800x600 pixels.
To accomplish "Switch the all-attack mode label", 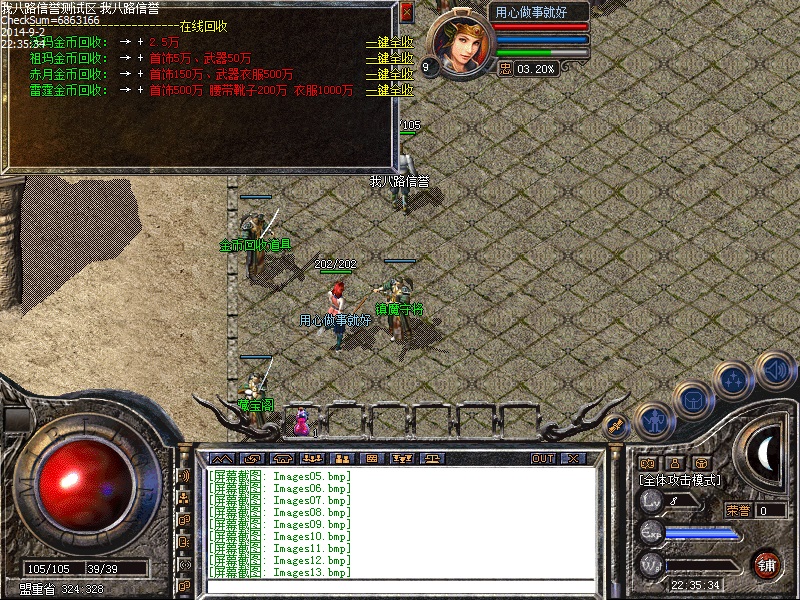I will 680,481.
